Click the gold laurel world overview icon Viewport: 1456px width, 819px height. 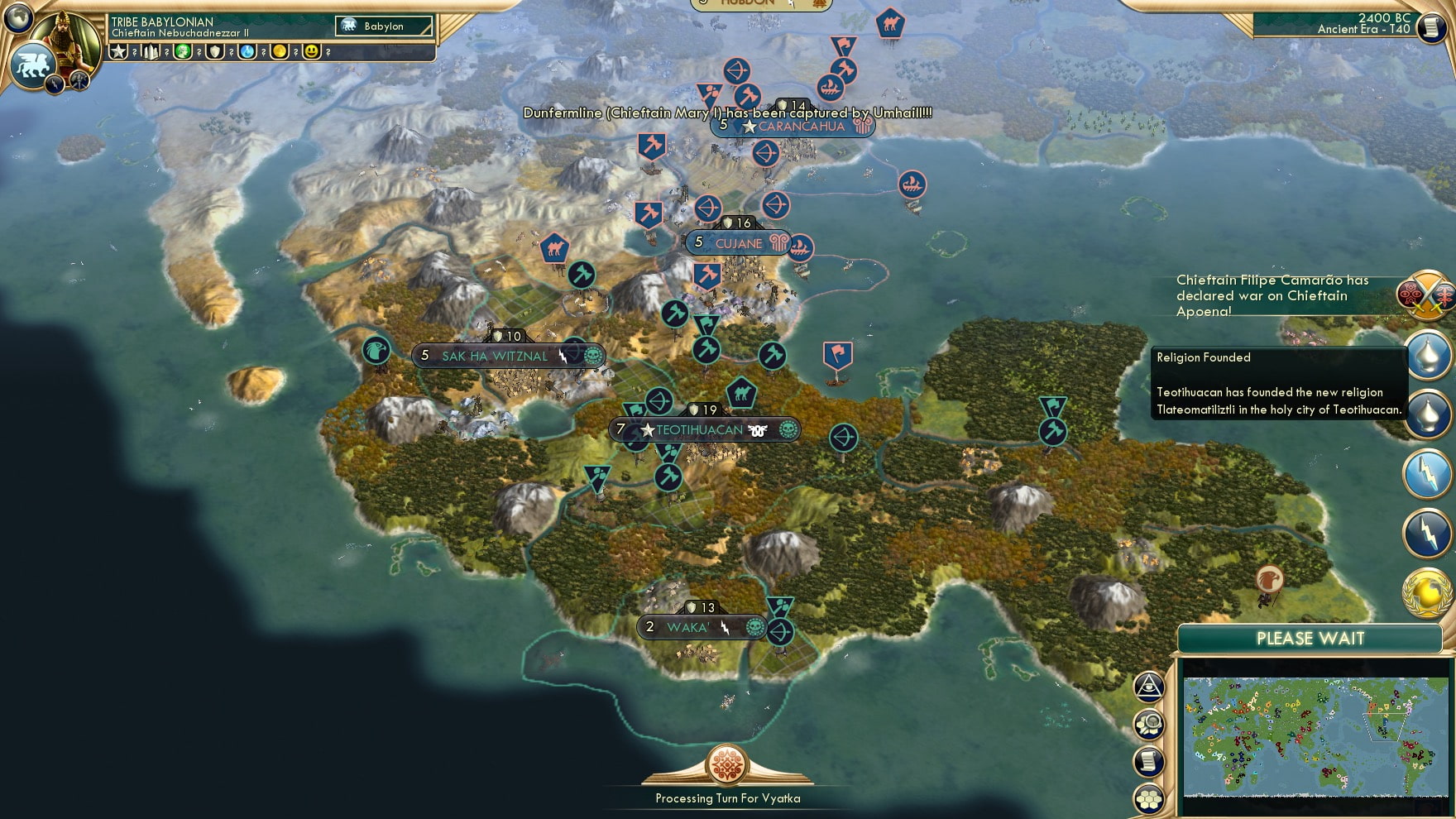pyautogui.click(x=1429, y=587)
